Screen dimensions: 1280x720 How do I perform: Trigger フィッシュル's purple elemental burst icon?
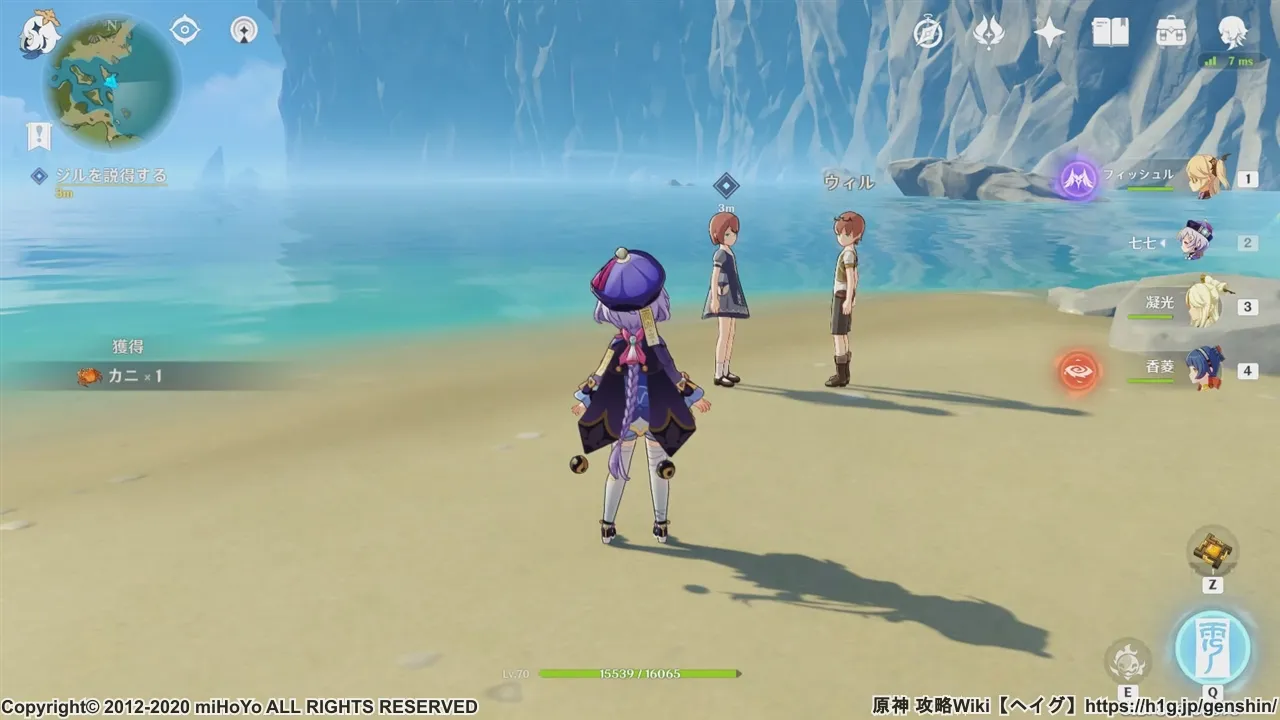(1080, 180)
